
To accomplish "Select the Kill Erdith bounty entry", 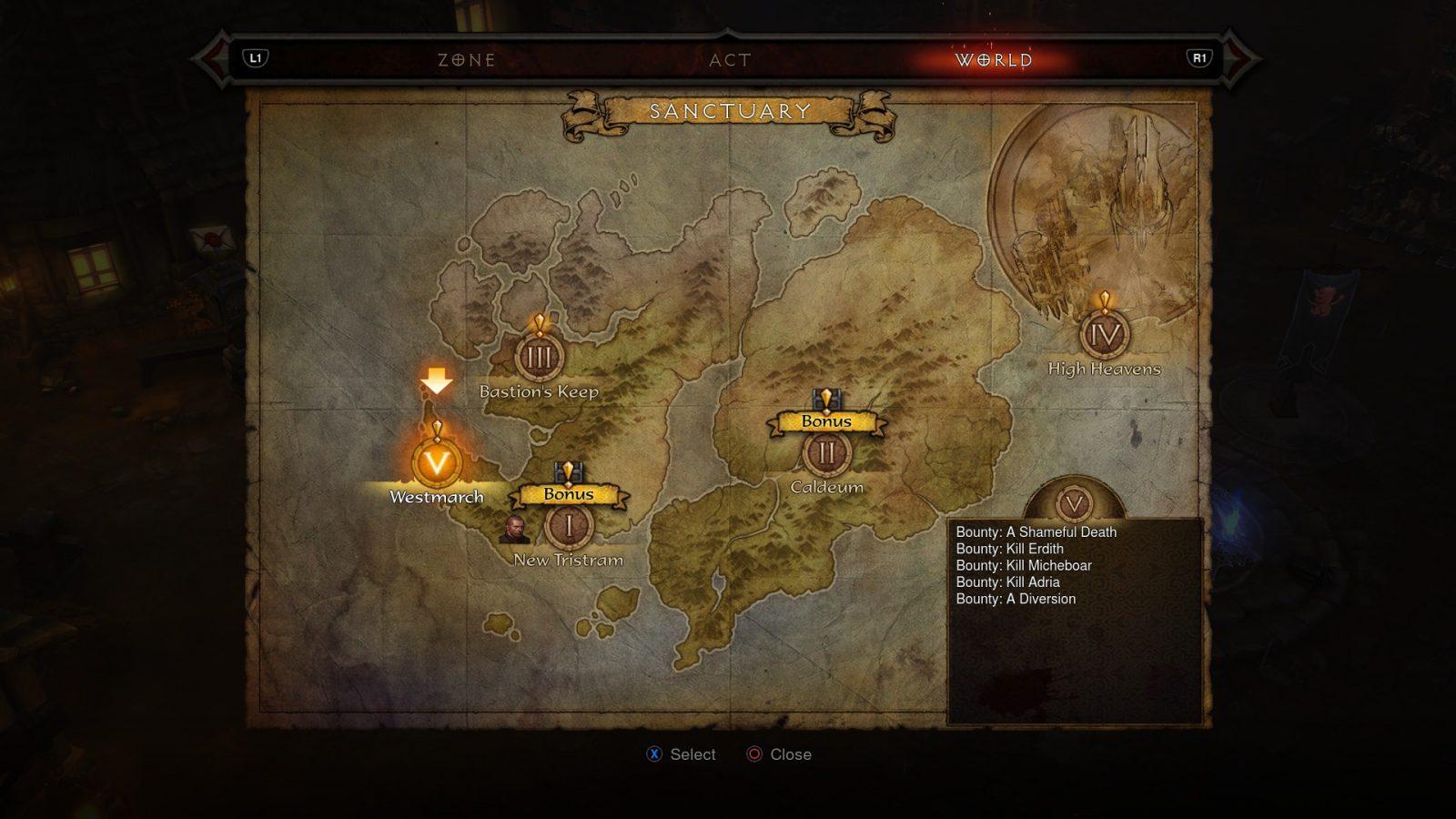I will [1009, 549].
